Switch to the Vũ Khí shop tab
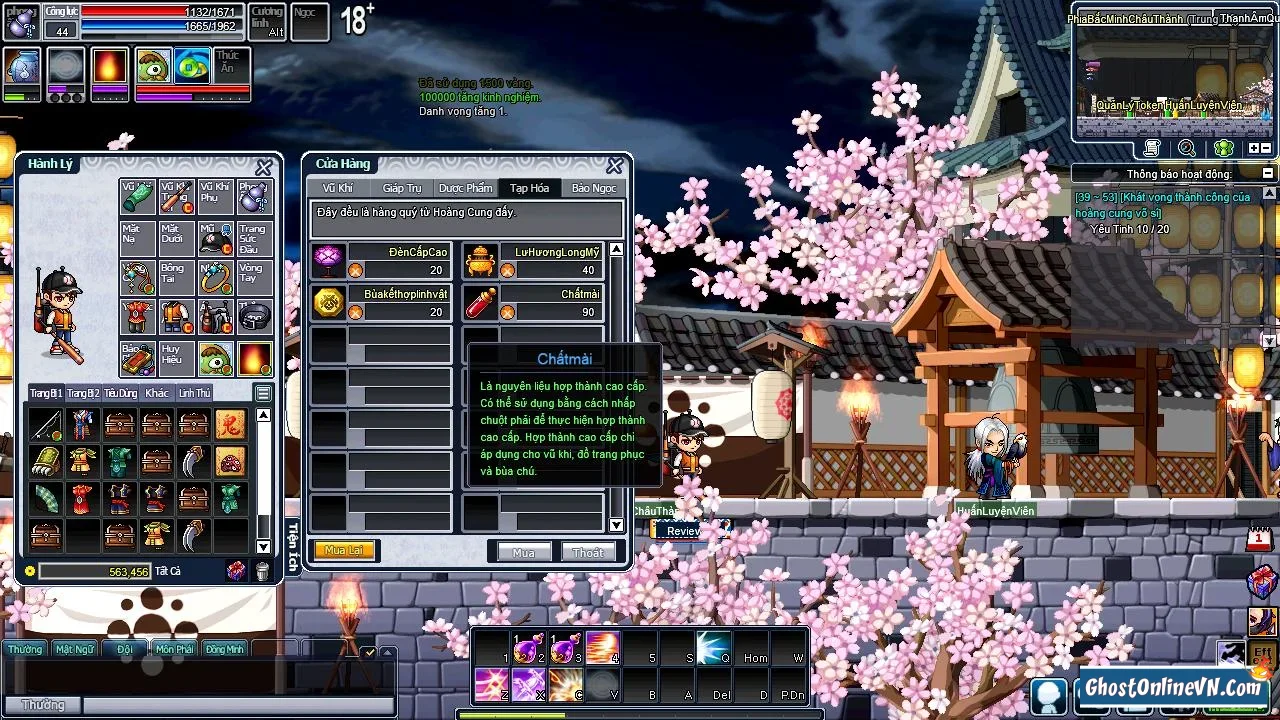This screenshot has height=720, width=1280. [337, 188]
